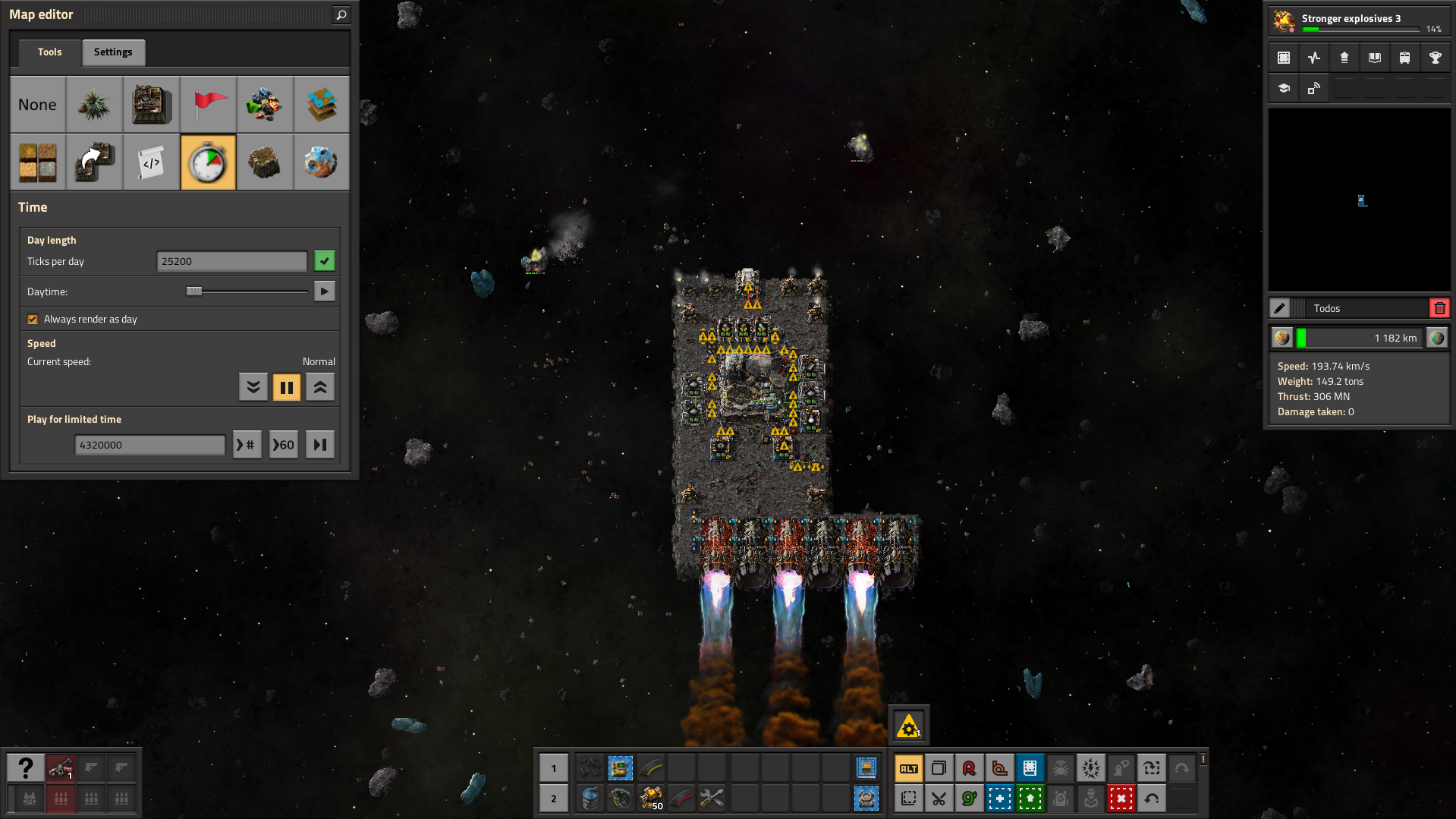Click the minimap panel

pyautogui.click(x=1359, y=200)
